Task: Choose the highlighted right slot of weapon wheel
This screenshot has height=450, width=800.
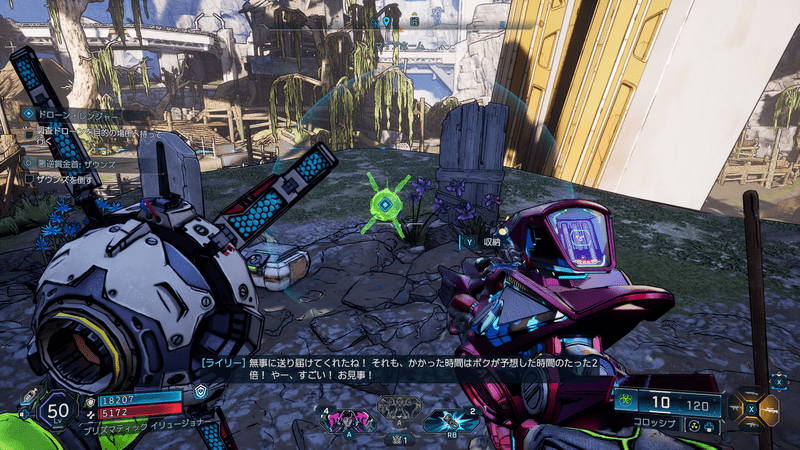Action: point(768,408)
